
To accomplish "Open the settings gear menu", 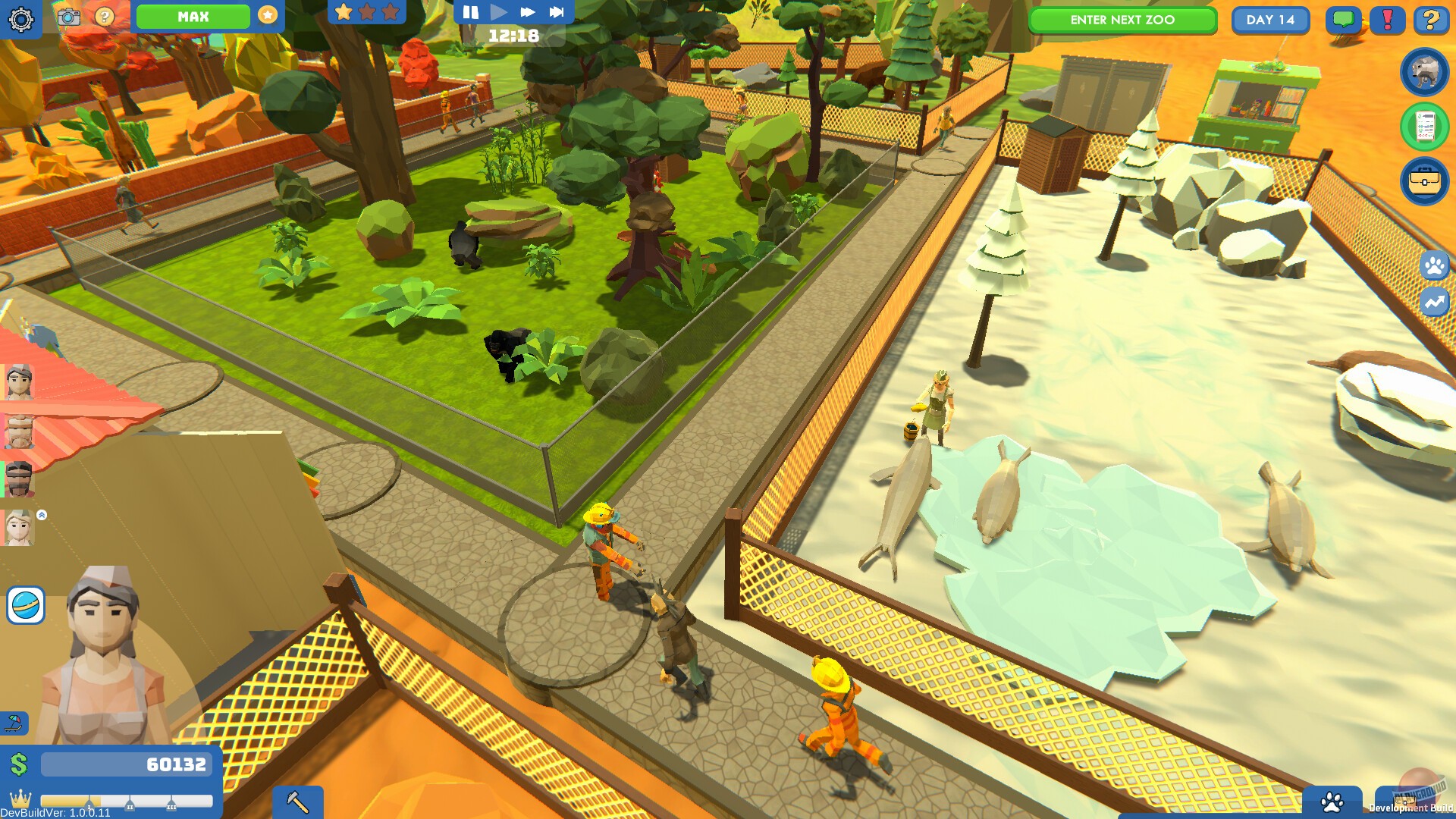I will click(20, 19).
